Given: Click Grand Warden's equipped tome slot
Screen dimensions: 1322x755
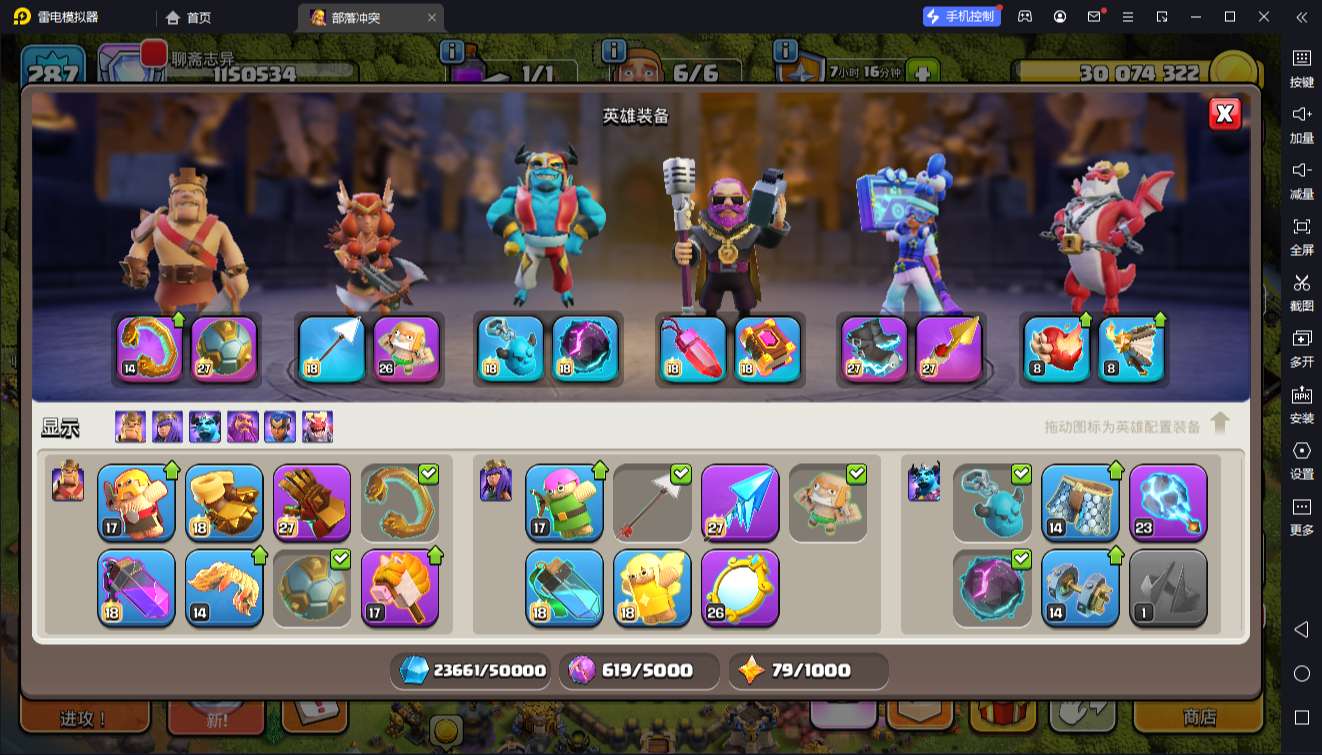Looking at the screenshot, I should coord(768,349).
